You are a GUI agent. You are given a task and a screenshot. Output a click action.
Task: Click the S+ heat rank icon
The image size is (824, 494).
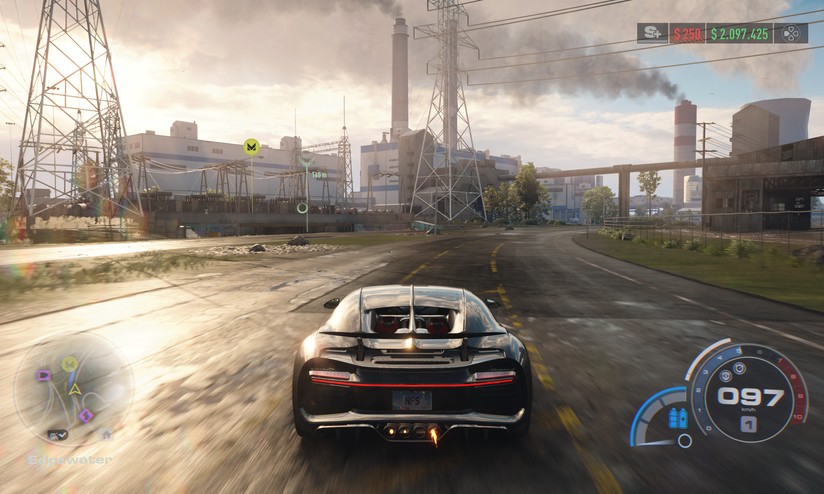click(652, 33)
